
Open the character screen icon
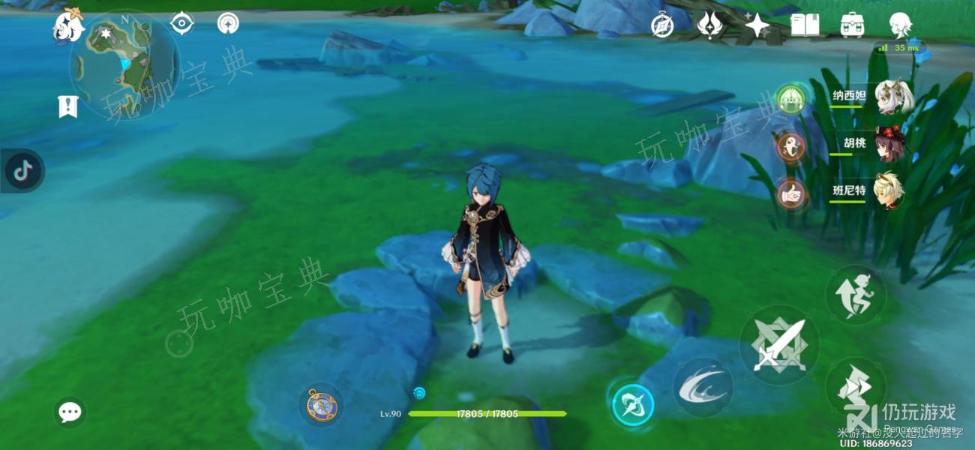click(x=902, y=25)
